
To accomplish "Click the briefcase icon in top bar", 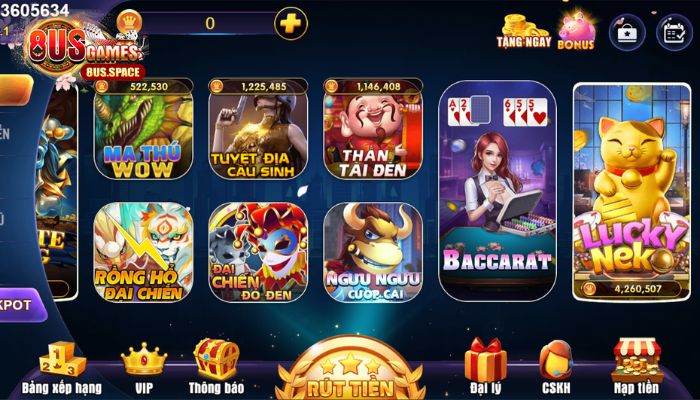I will [x=627, y=31].
